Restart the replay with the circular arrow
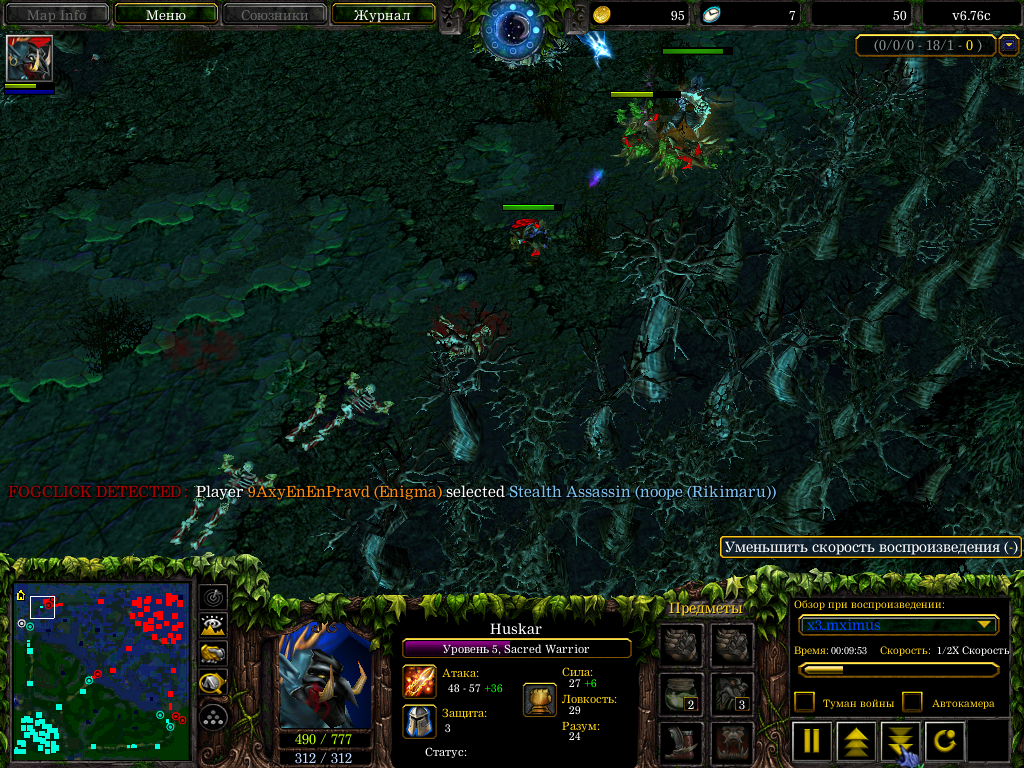 click(944, 742)
